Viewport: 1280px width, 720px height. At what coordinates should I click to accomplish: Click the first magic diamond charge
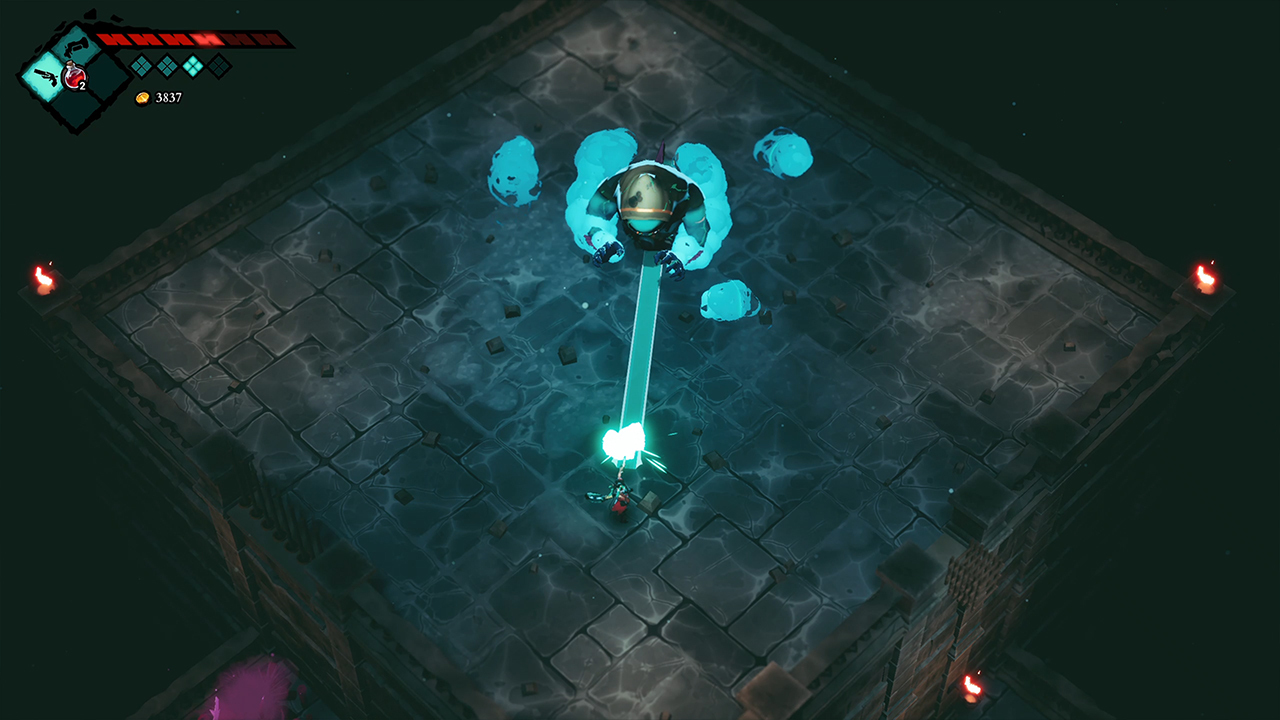tap(141, 66)
